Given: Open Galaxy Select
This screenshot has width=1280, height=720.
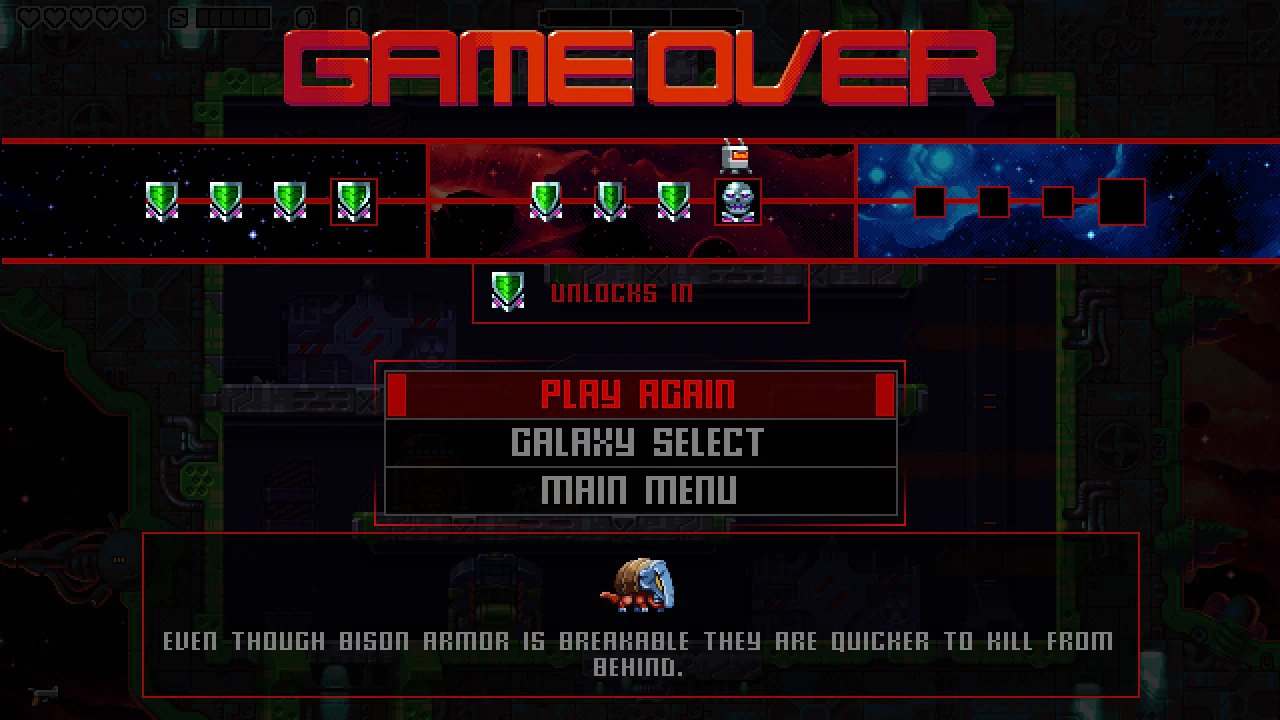Looking at the screenshot, I should (640, 441).
